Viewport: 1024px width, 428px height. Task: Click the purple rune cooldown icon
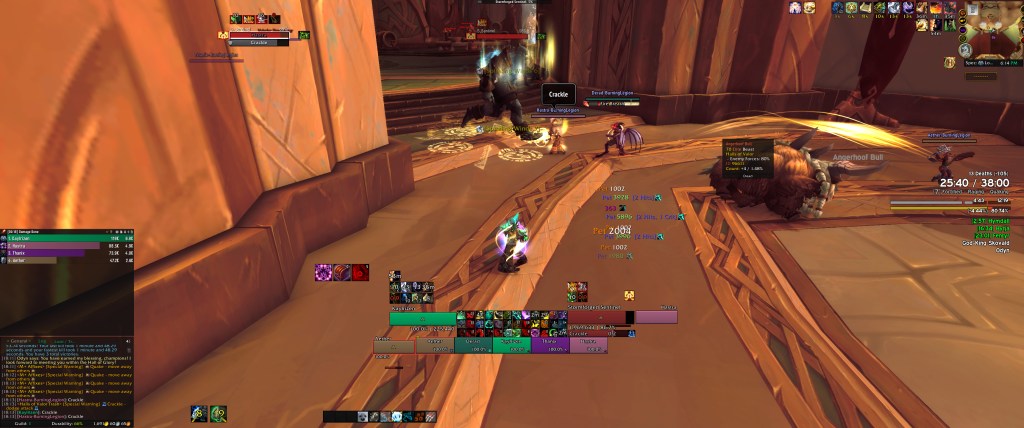pyautogui.click(x=325, y=272)
